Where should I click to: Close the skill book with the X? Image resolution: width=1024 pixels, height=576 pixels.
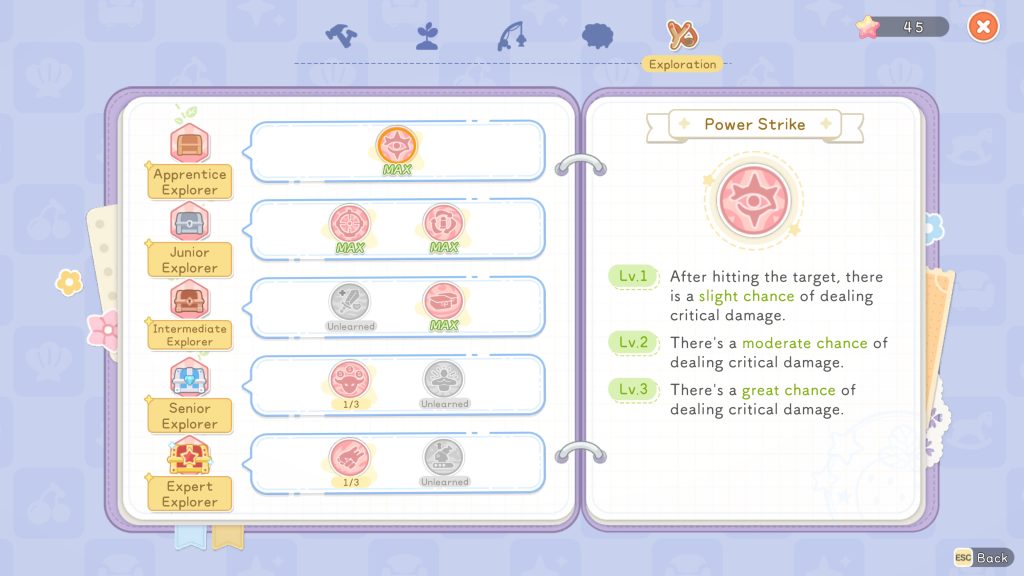983,27
